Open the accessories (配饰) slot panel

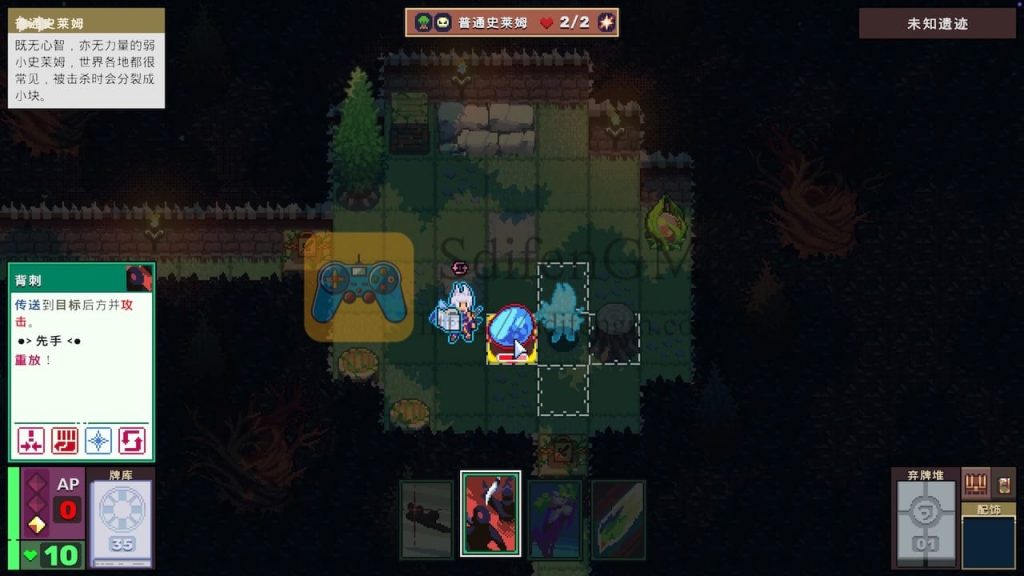(x=988, y=539)
